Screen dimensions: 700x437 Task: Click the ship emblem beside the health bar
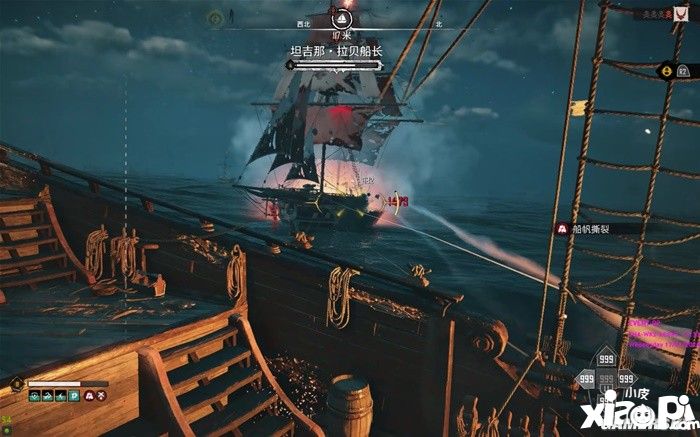[17, 383]
